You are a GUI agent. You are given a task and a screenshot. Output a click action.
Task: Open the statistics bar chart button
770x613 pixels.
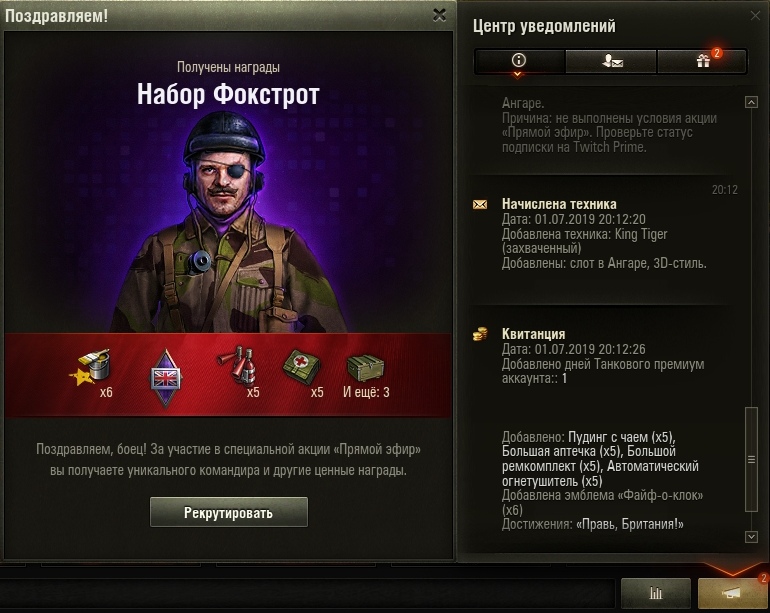click(x=655, y=594)
